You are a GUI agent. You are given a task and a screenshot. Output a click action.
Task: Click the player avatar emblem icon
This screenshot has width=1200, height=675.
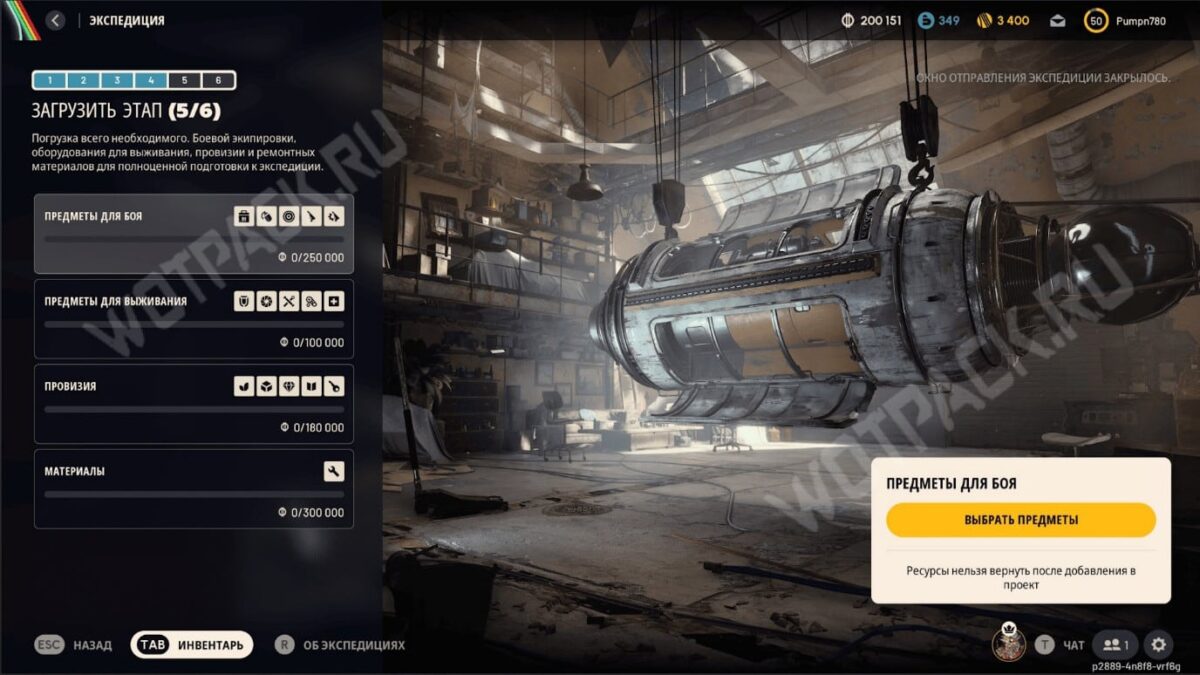point(1009,643)
